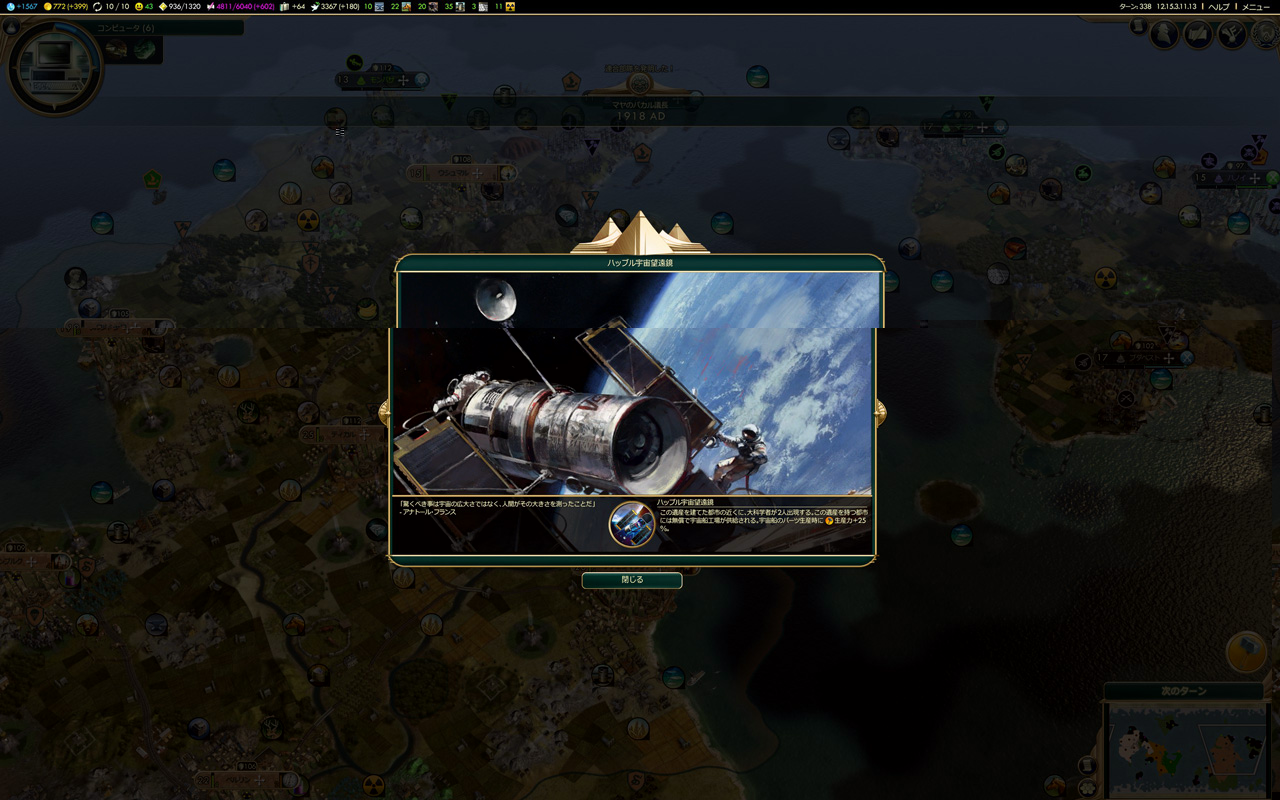Click the 次のターン next turn button
1280x800 pixels.
[1184, 691]
